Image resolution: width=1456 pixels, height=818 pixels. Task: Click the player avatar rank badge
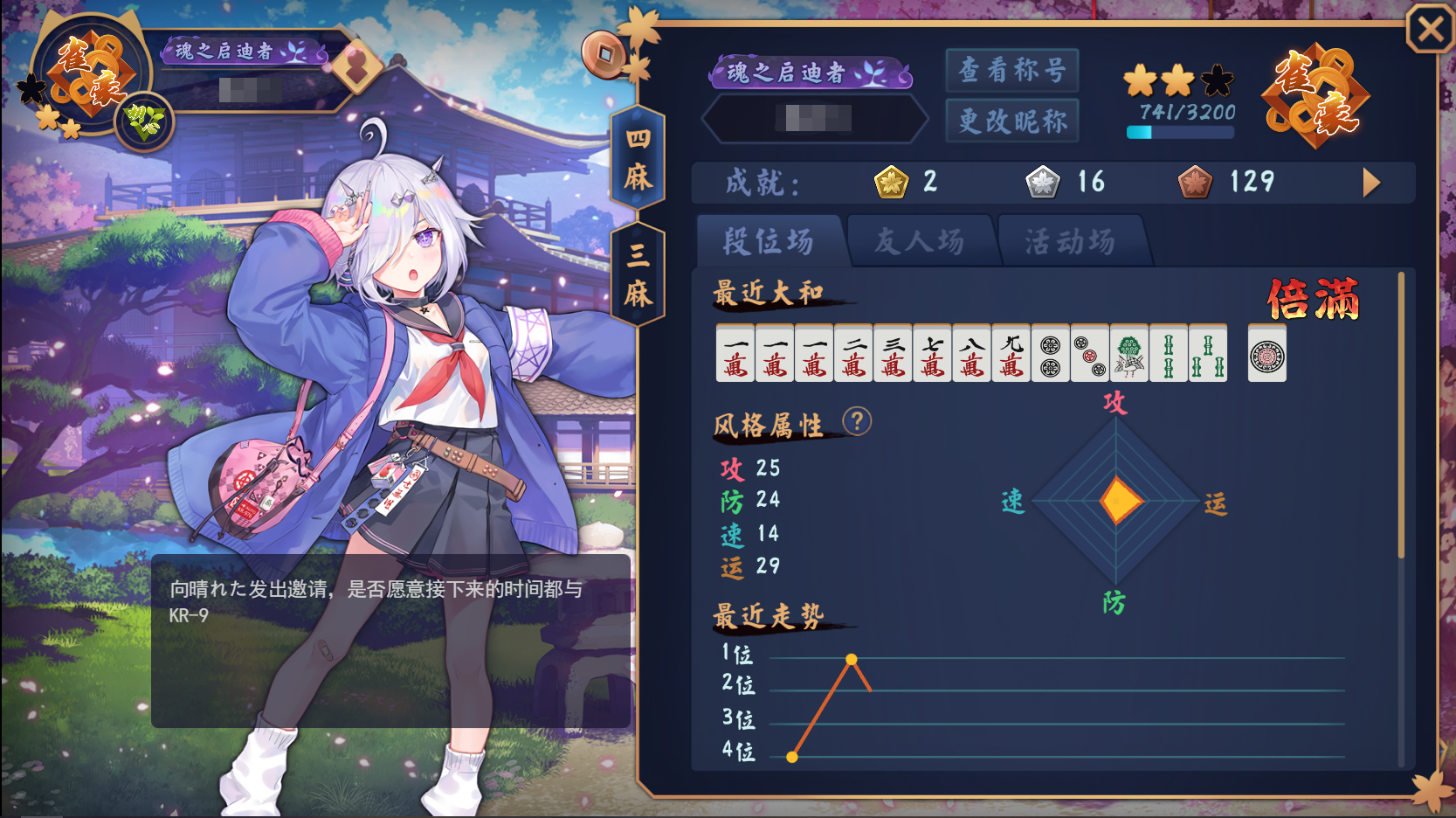[x=87, y=79]
